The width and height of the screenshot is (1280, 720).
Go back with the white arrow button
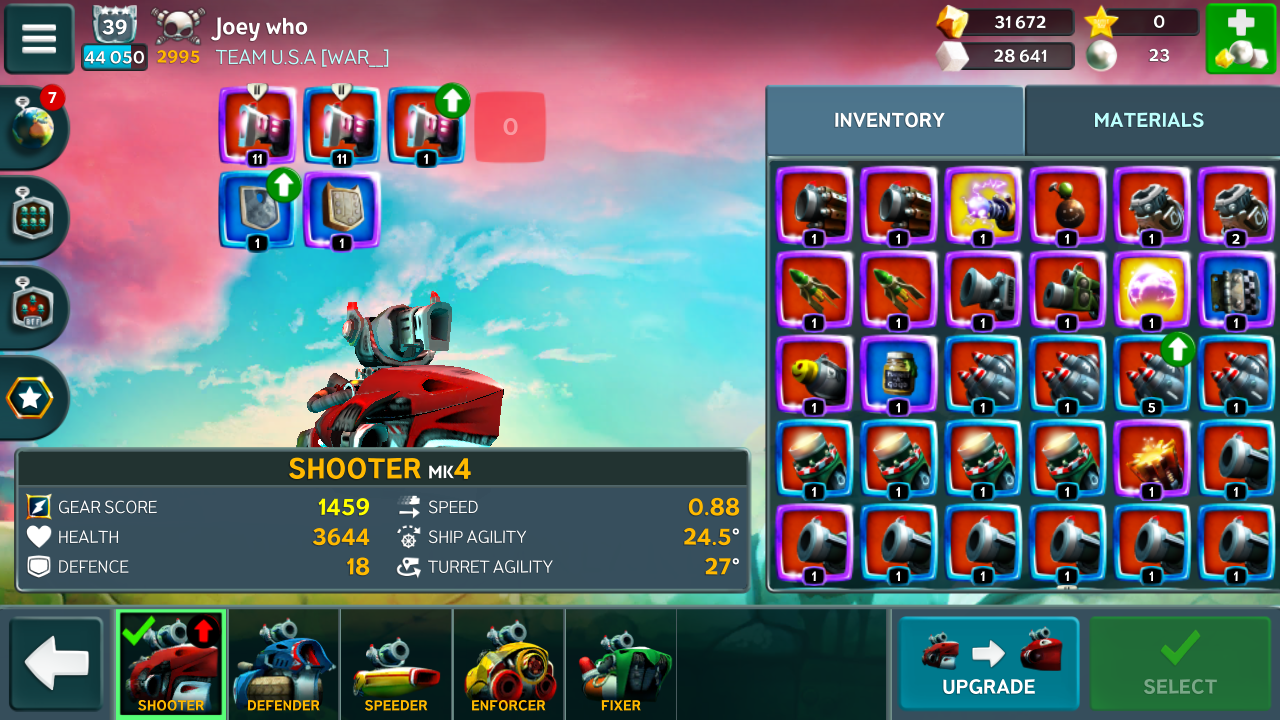56,663
